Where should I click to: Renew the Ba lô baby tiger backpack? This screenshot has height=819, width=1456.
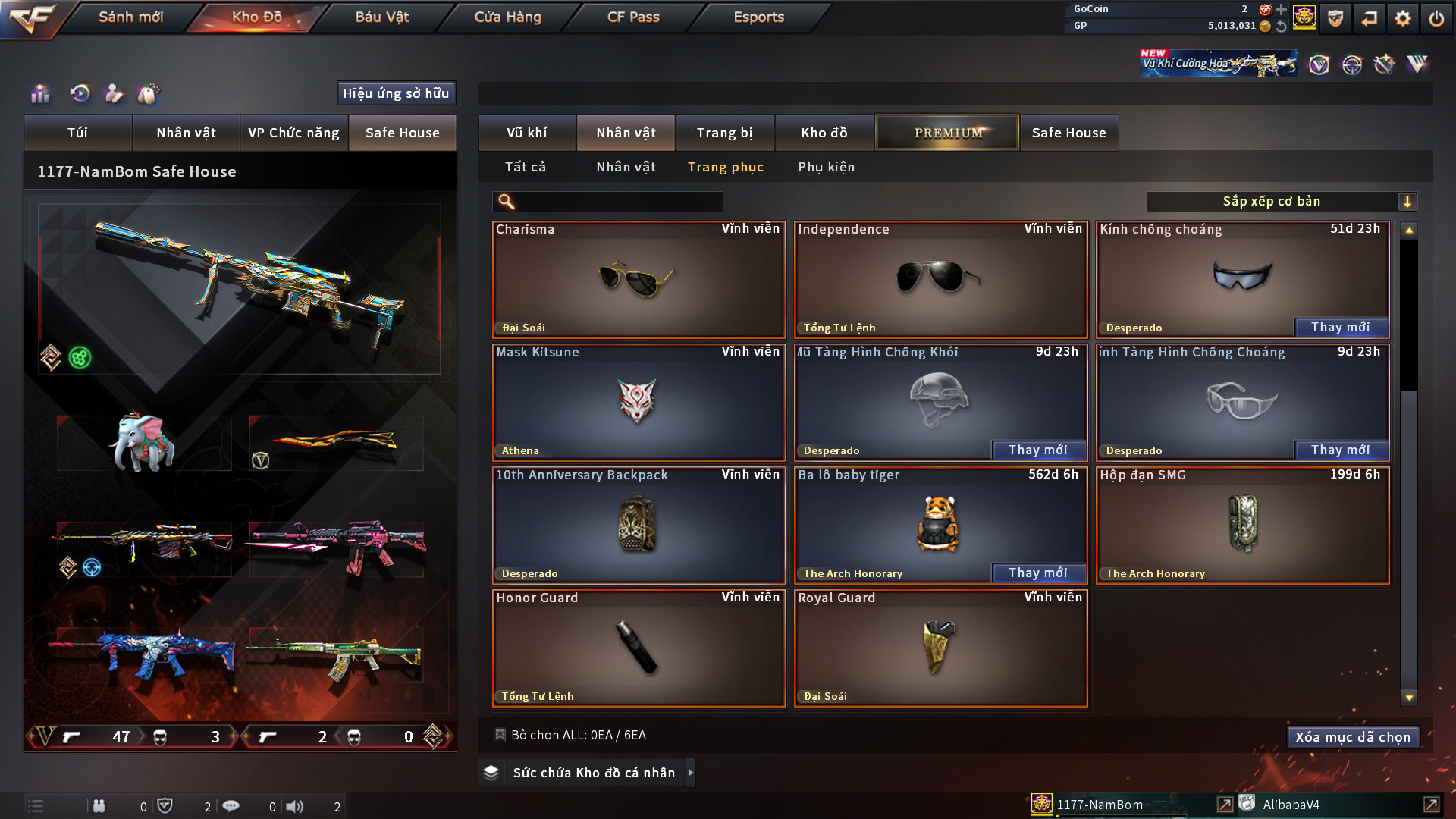pyautogui.click(x=1037, y=573)
